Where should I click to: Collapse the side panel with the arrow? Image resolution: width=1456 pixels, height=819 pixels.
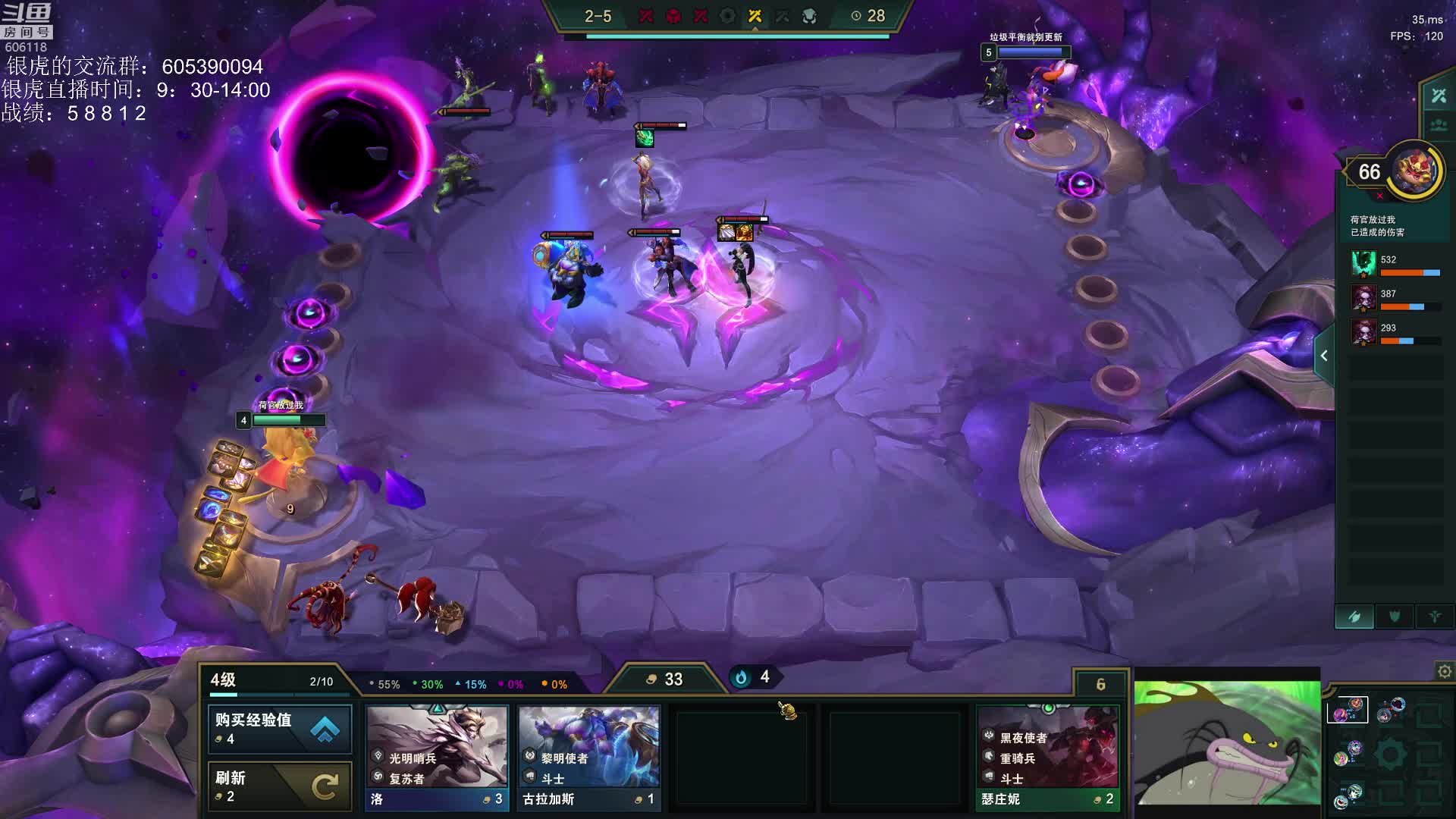click(x=1324, y=356)
